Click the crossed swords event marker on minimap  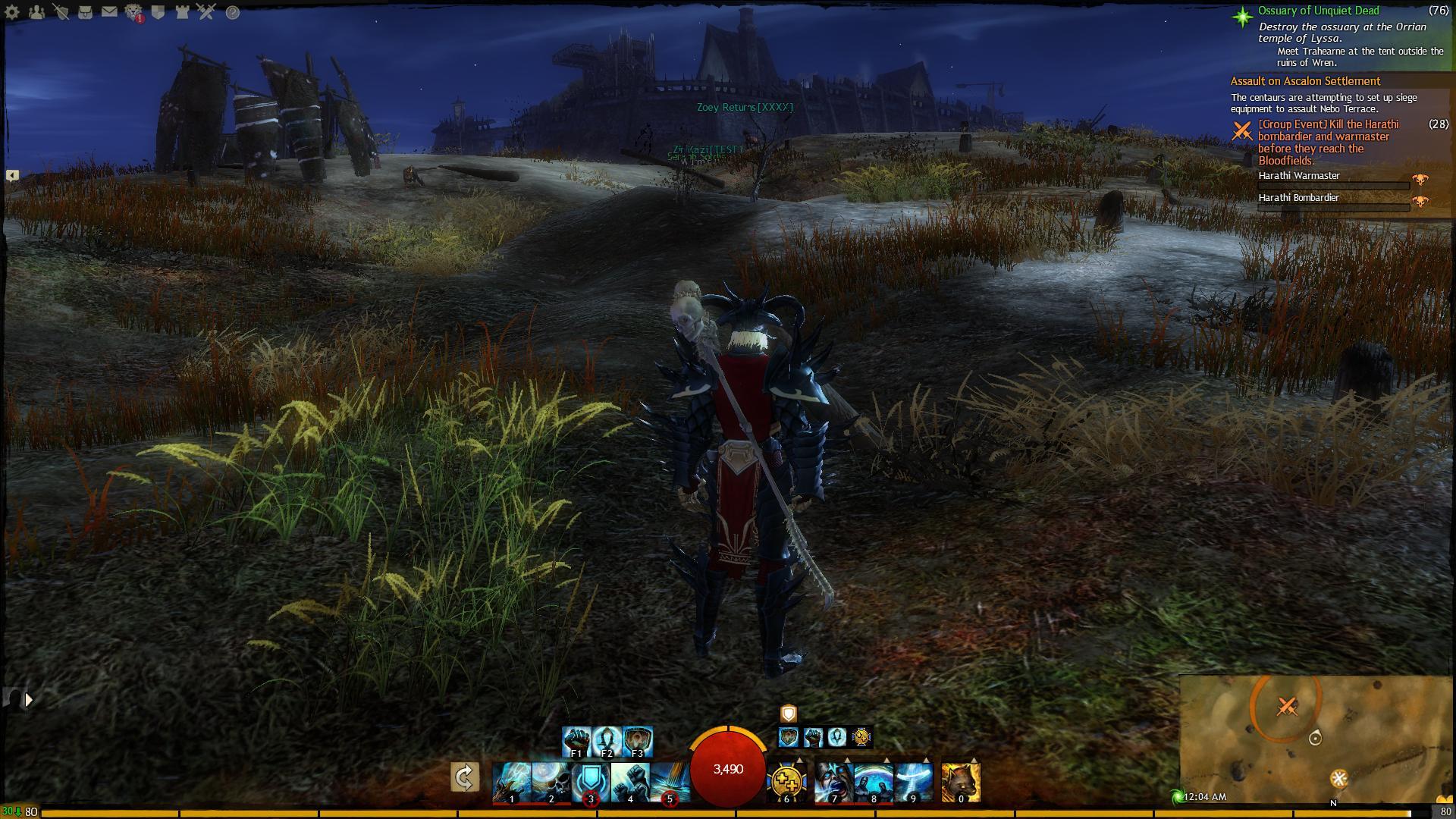point(1286,707)
